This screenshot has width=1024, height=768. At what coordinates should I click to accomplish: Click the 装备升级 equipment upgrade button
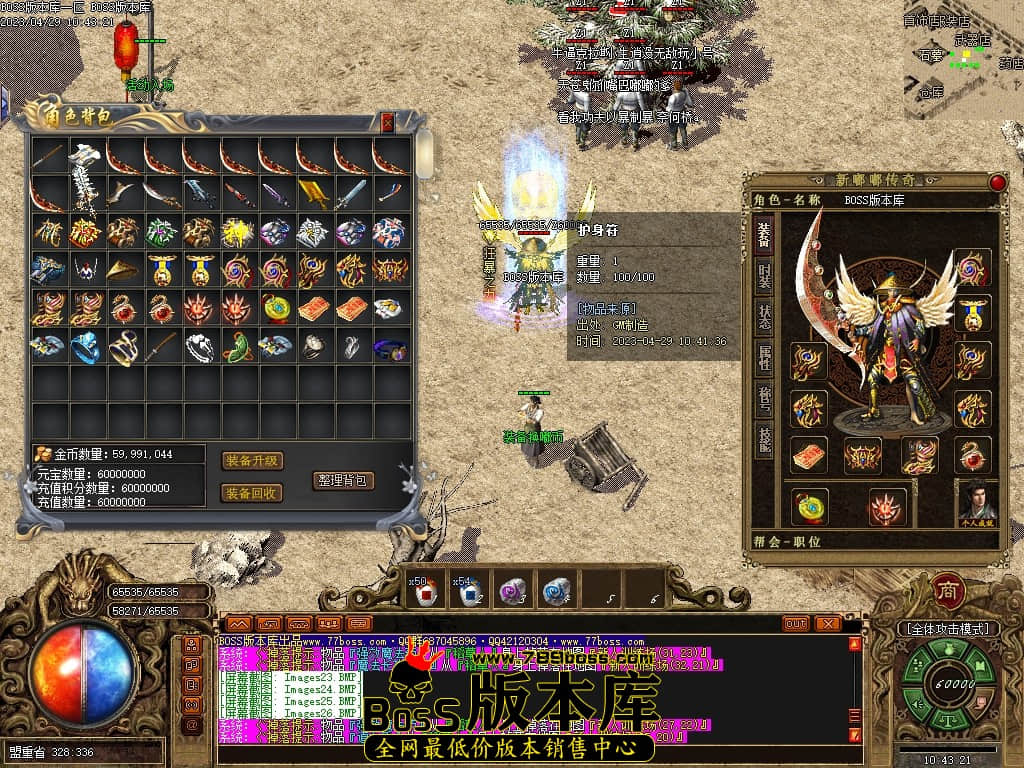252,461
